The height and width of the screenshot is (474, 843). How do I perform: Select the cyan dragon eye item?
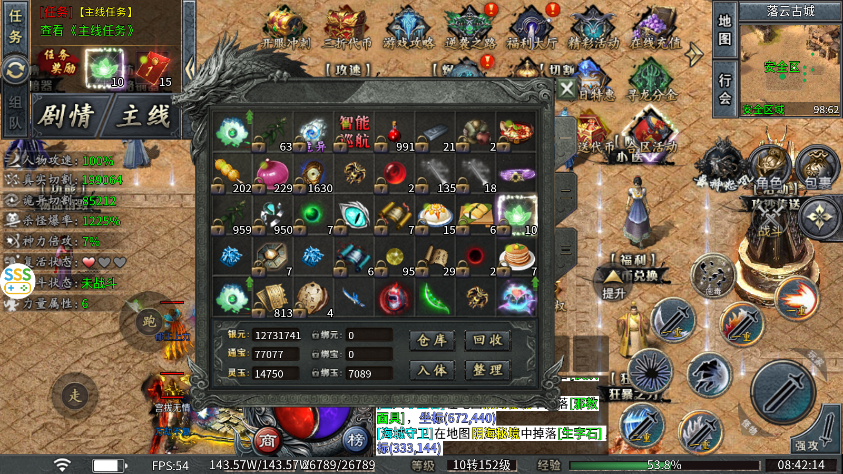point(354,213)
